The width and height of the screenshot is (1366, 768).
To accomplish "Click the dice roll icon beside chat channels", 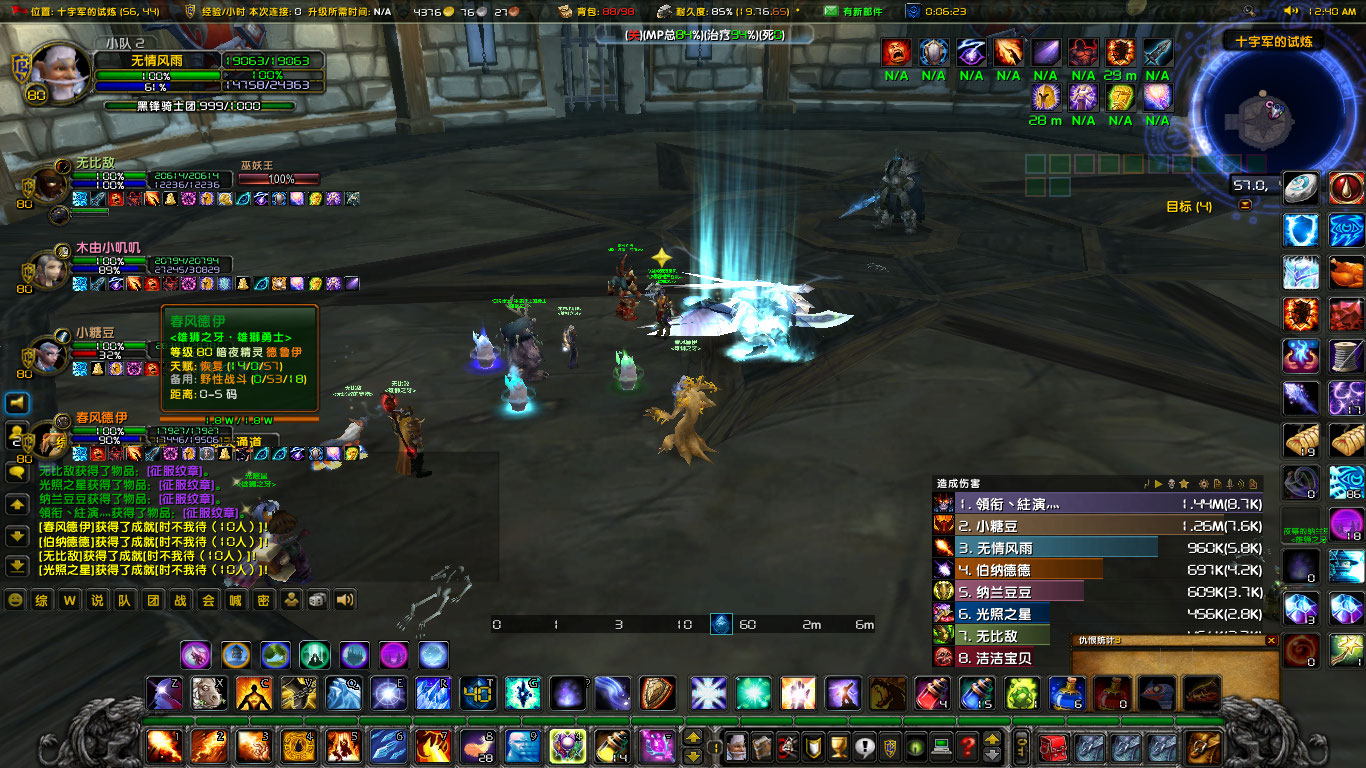I will coord(317,598).
